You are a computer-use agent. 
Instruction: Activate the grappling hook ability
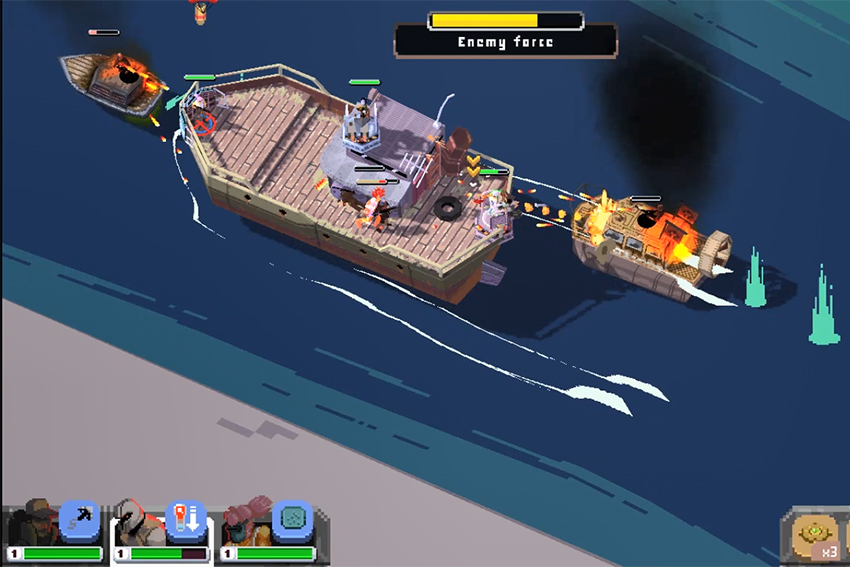click(x=79, y=519)
